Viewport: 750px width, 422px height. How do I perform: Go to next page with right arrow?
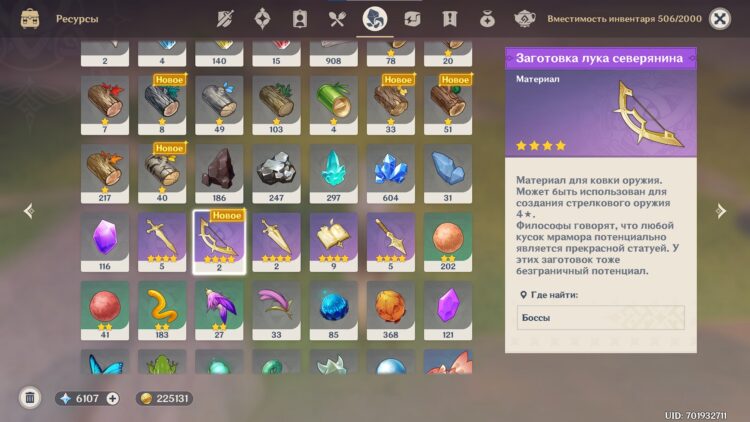tap(720, 211)
